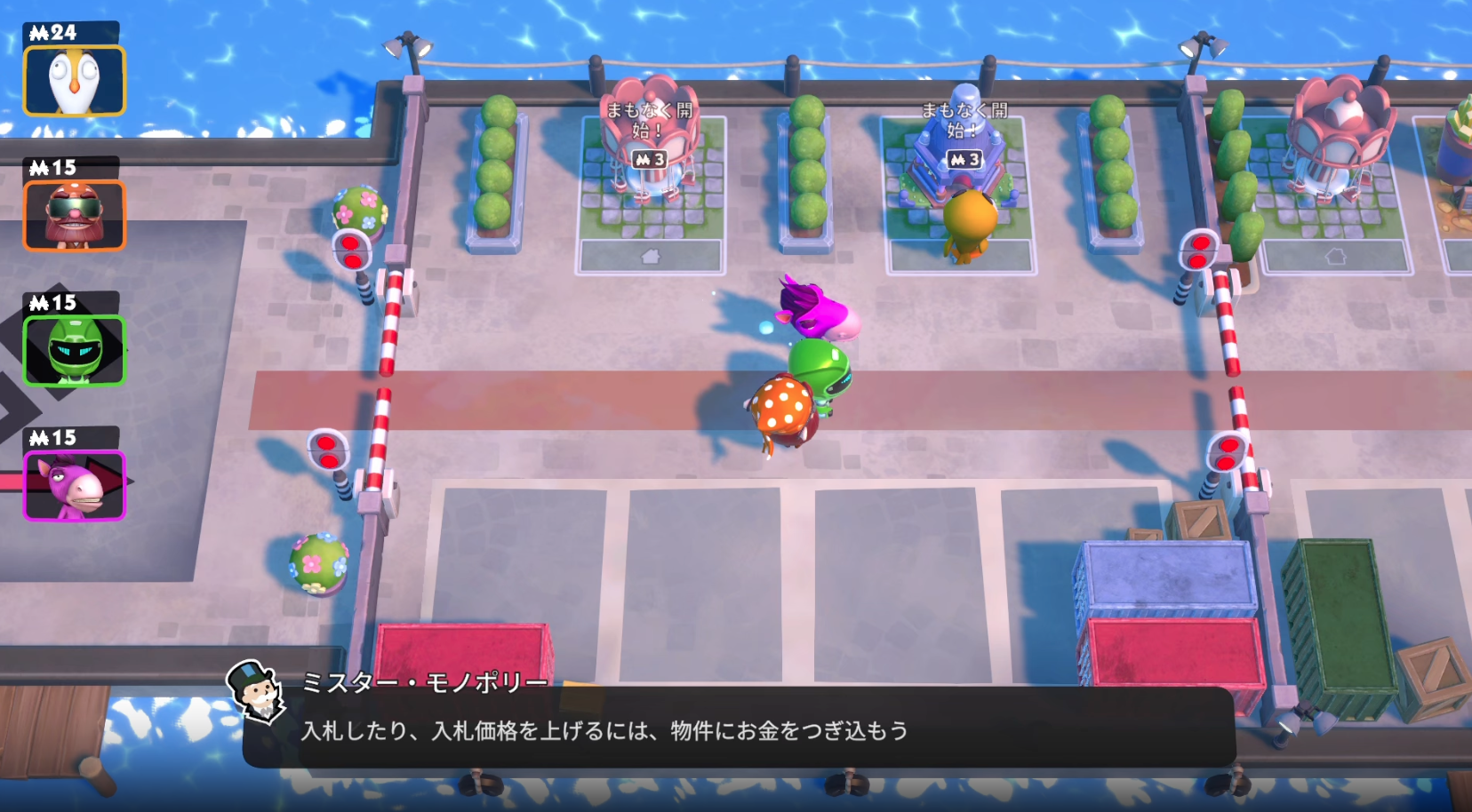Viewport: 1472px width, 812px height.
Task: Click the house icon under the pink carousel property
Action: click(x=650, y=256)
